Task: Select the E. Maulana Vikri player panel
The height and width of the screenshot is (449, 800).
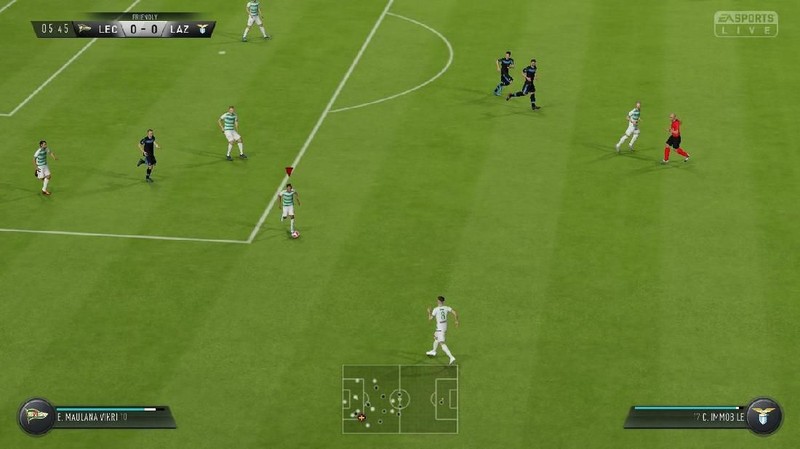Action: tap(110, 415)
